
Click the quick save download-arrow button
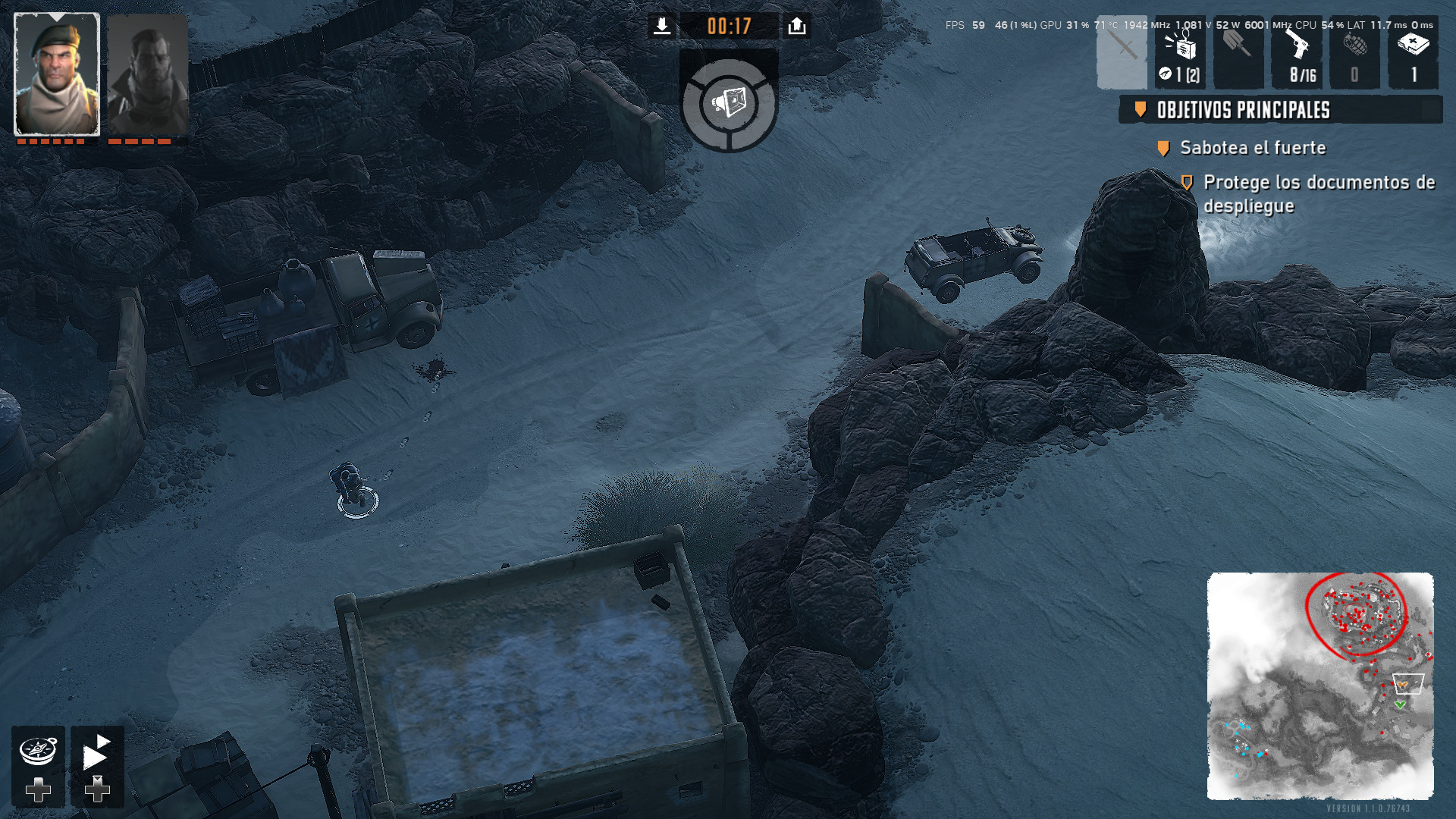(661, 27)
